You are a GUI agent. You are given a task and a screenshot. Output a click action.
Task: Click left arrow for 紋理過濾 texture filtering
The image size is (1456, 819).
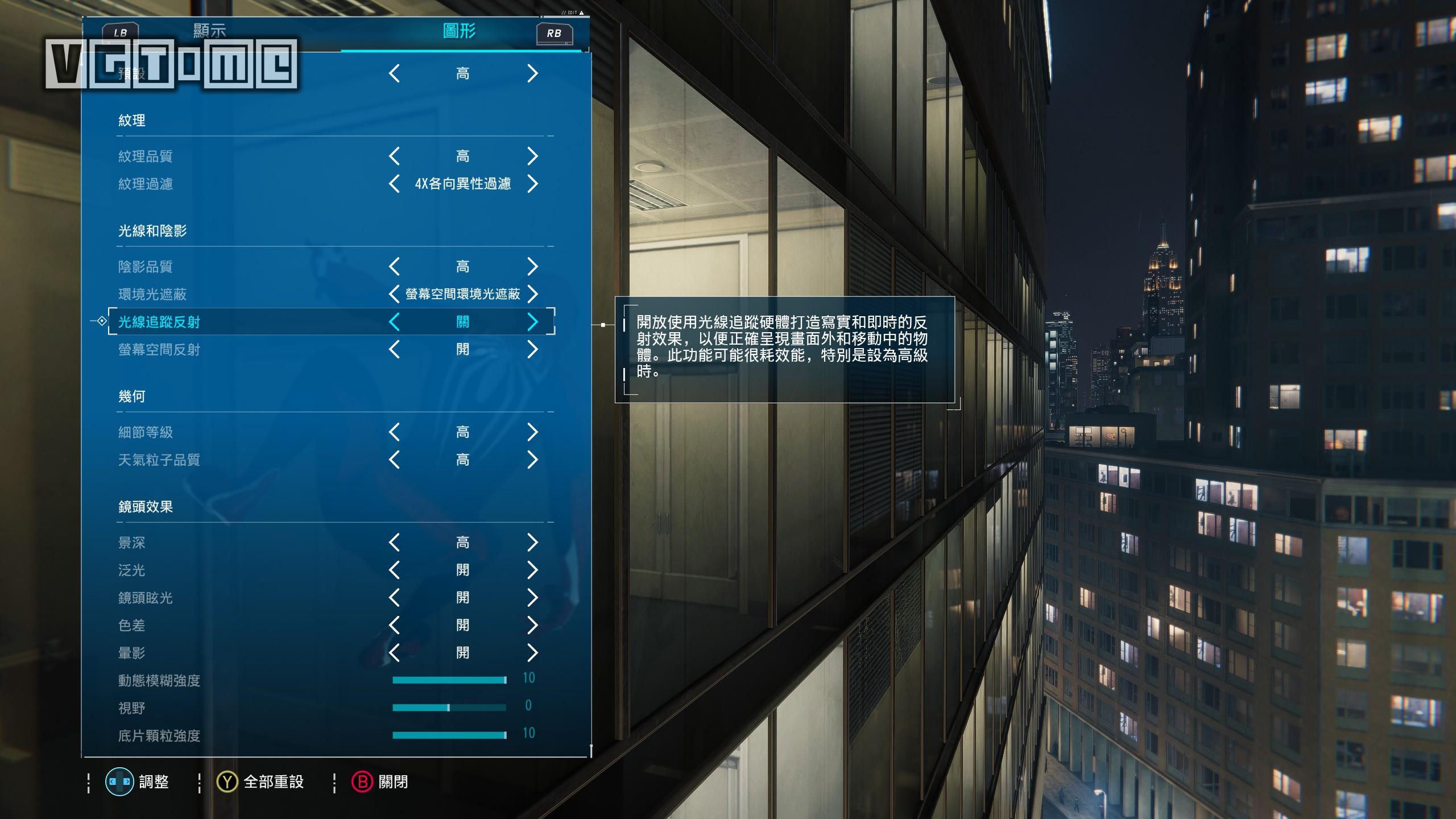(x=394, y=184)
